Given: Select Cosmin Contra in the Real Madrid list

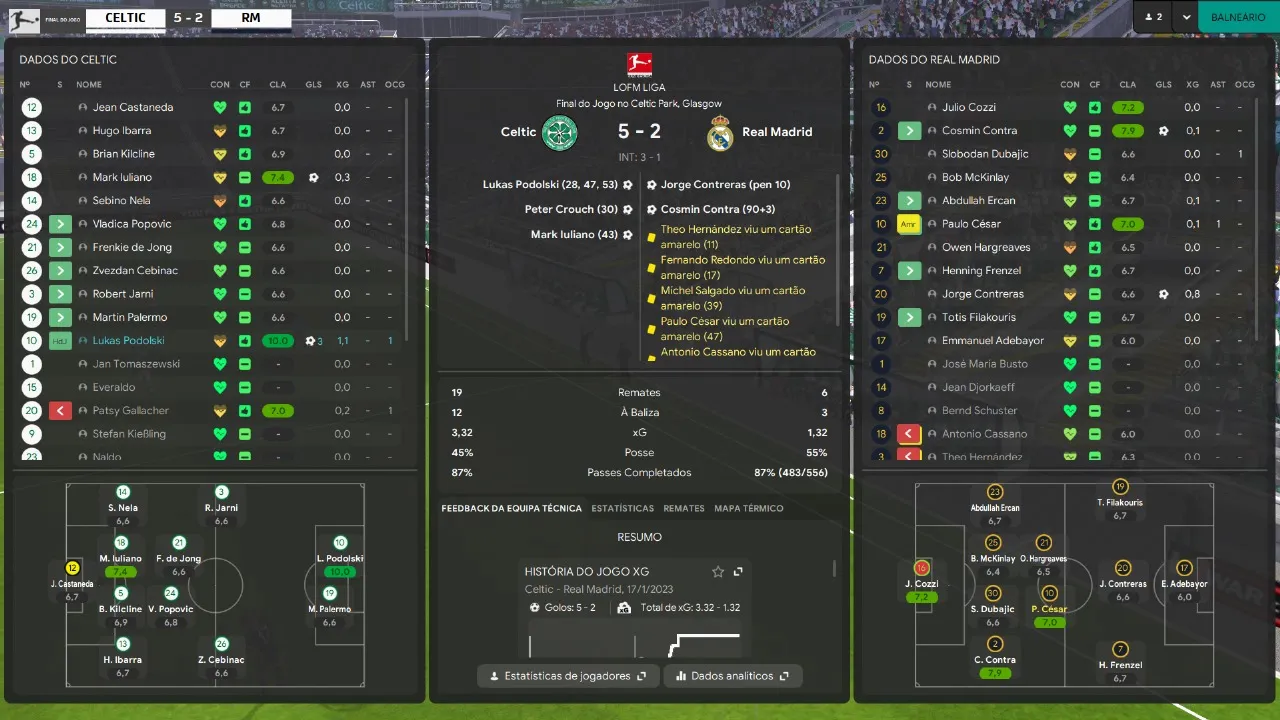Looking at the screenshot, I should (979, 131).
